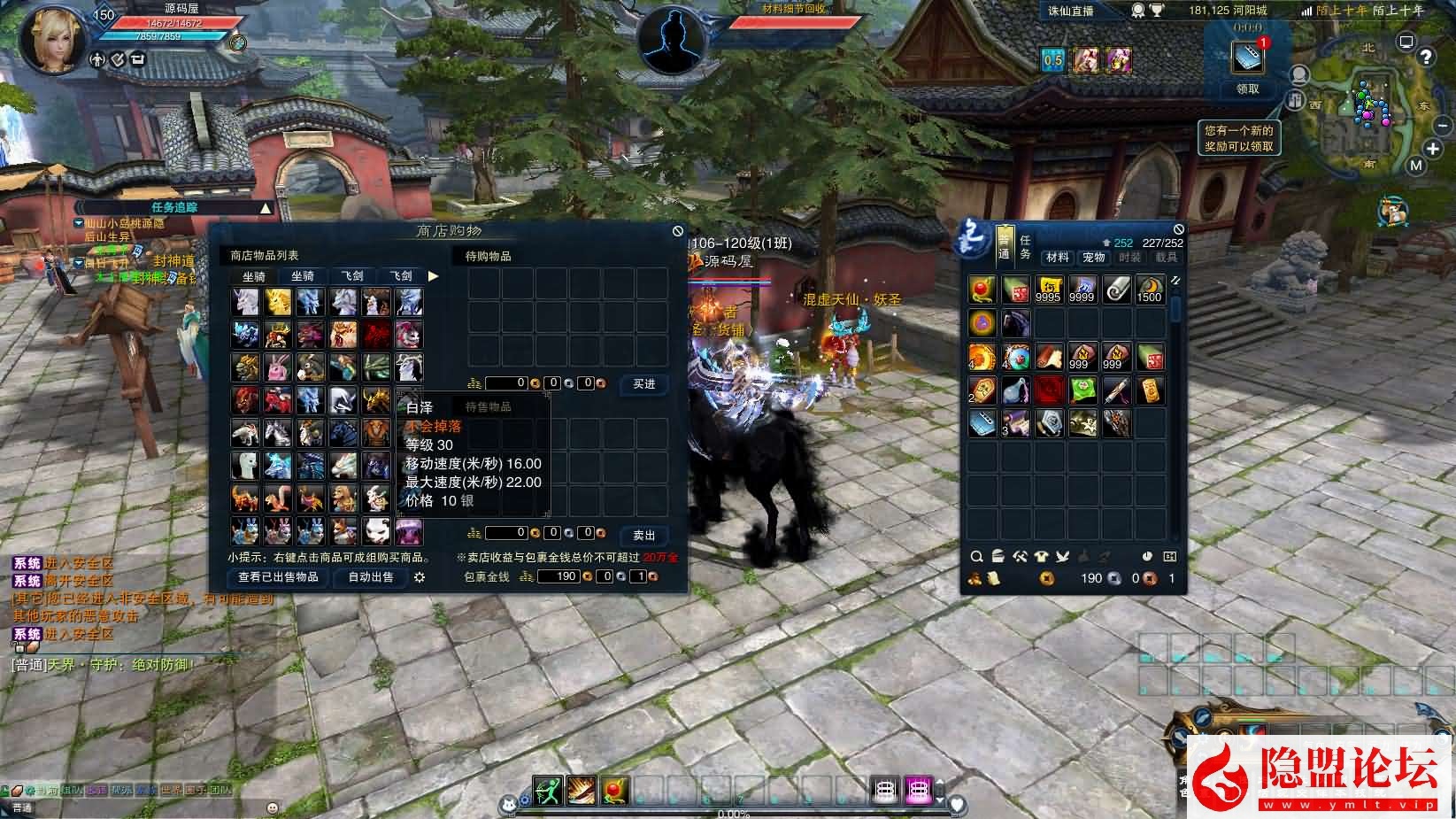Show more shop tabs with the yellow arrow
The image size is (1456, 819).
pyautogui.click(x=433, y=276)
